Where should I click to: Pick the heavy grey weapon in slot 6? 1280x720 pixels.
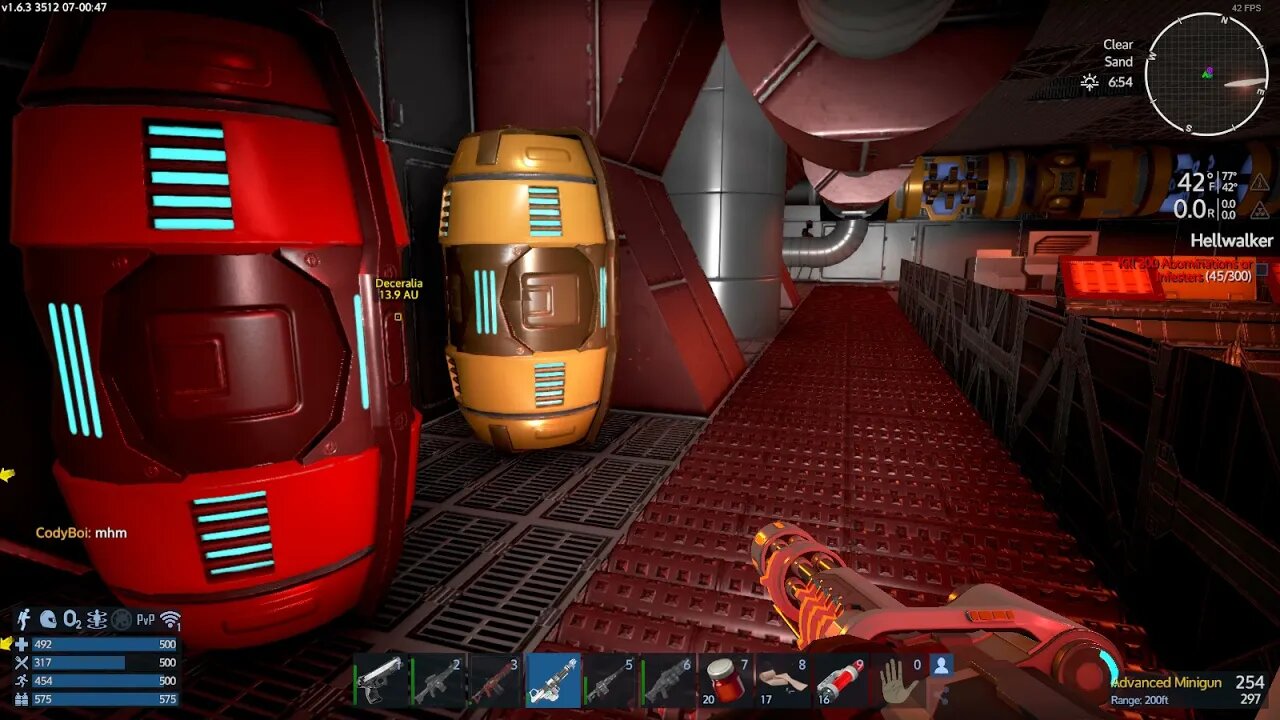pyautogui.click(x=668, y=680)
